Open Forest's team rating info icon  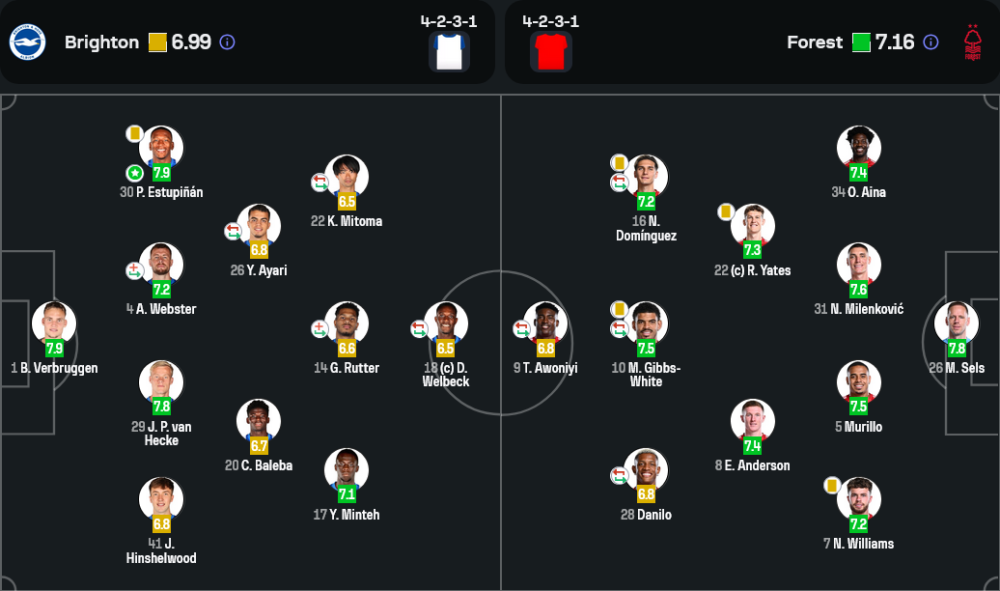click(x=931, y=42)
